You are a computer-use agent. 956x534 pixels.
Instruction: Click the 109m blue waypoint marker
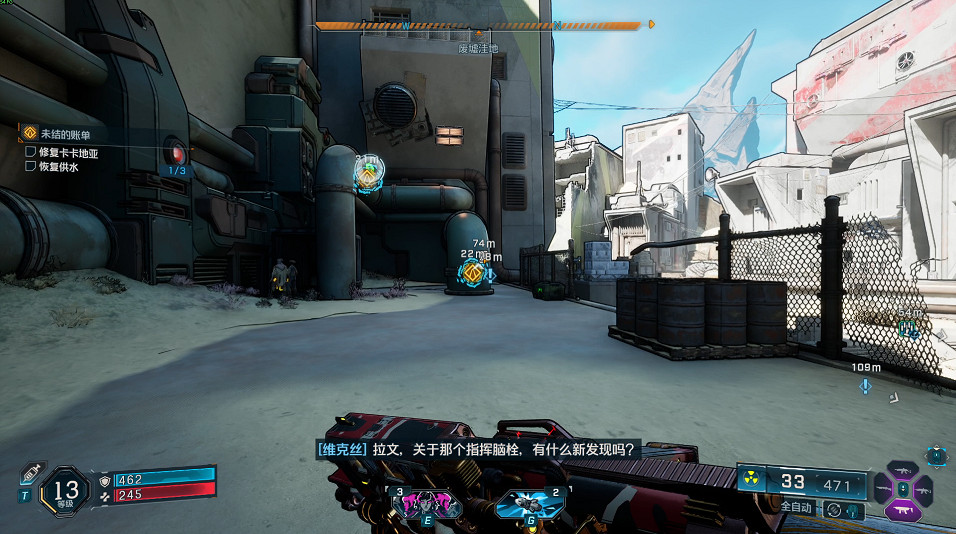tap(866, 384)
